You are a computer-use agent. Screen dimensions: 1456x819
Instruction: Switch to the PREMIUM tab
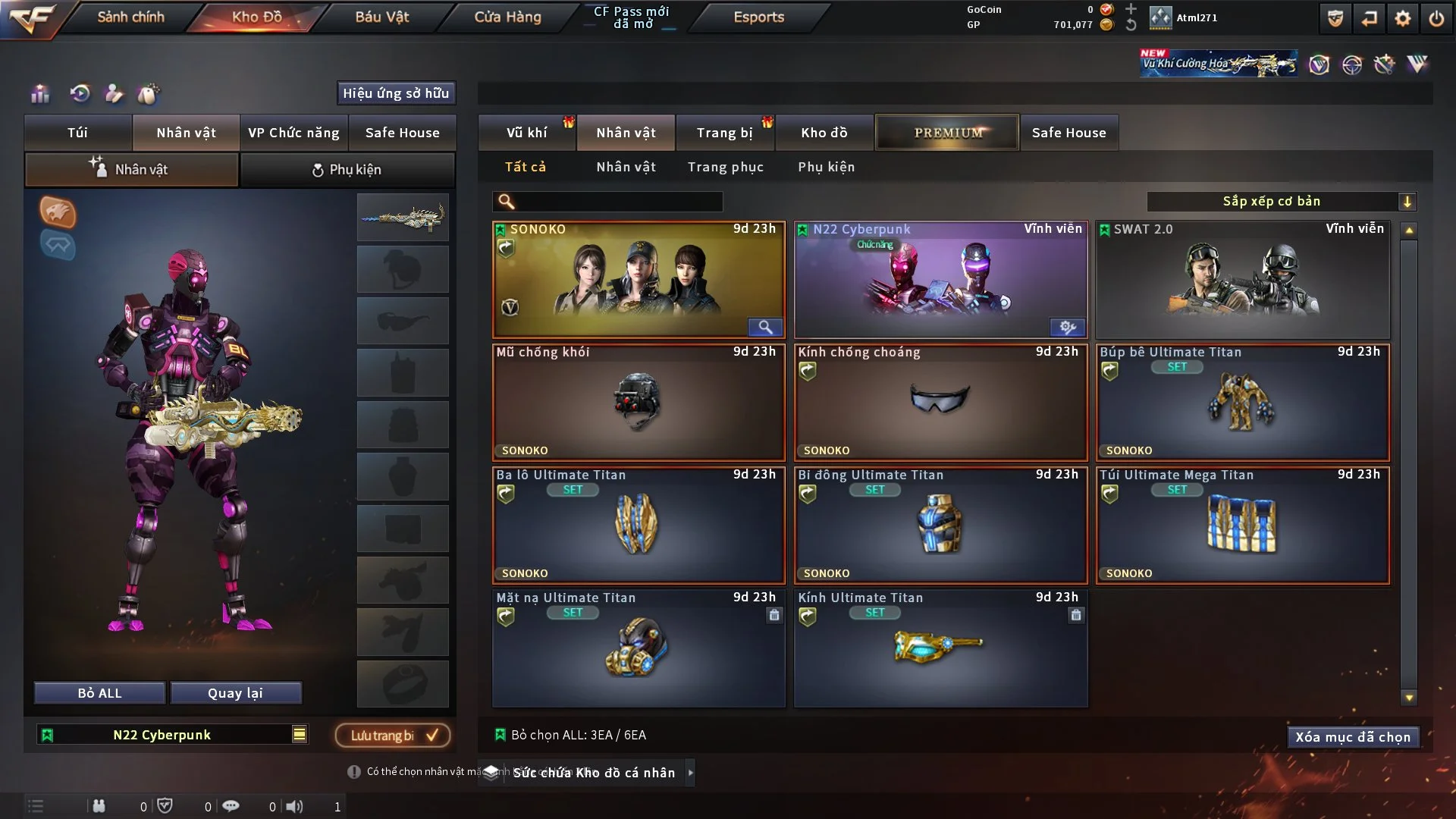point(947,132)
